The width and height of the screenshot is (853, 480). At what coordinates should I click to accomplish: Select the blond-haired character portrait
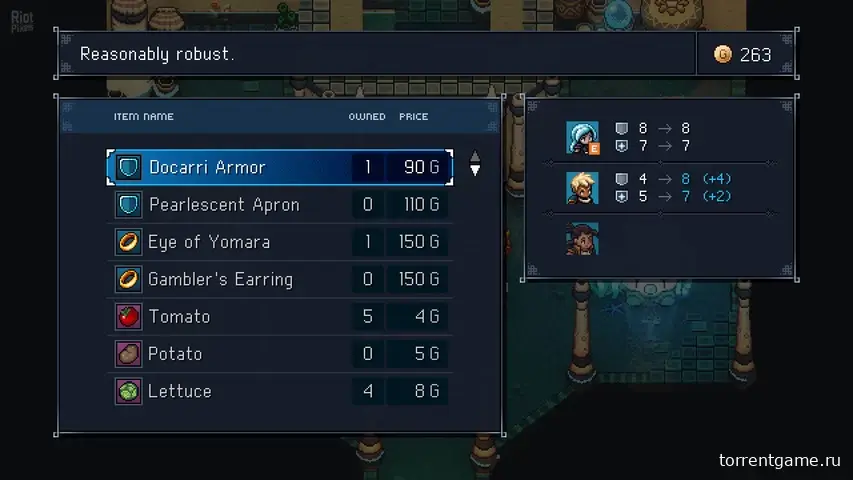click(x=581, y=187)
